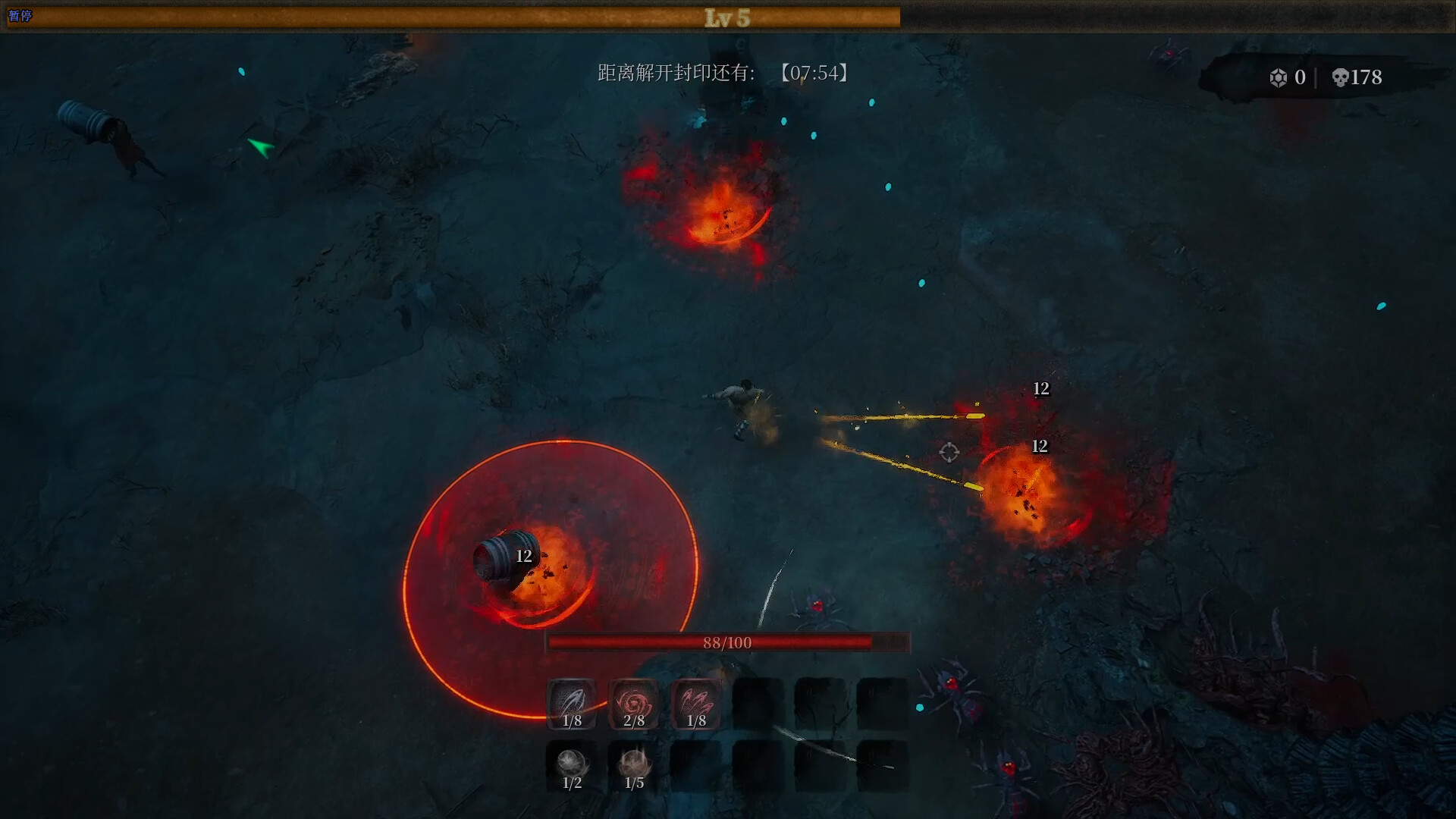Click the 距离解开封印还有 seal message
The image size is (1456, 819).
click(x=673, y=74)
